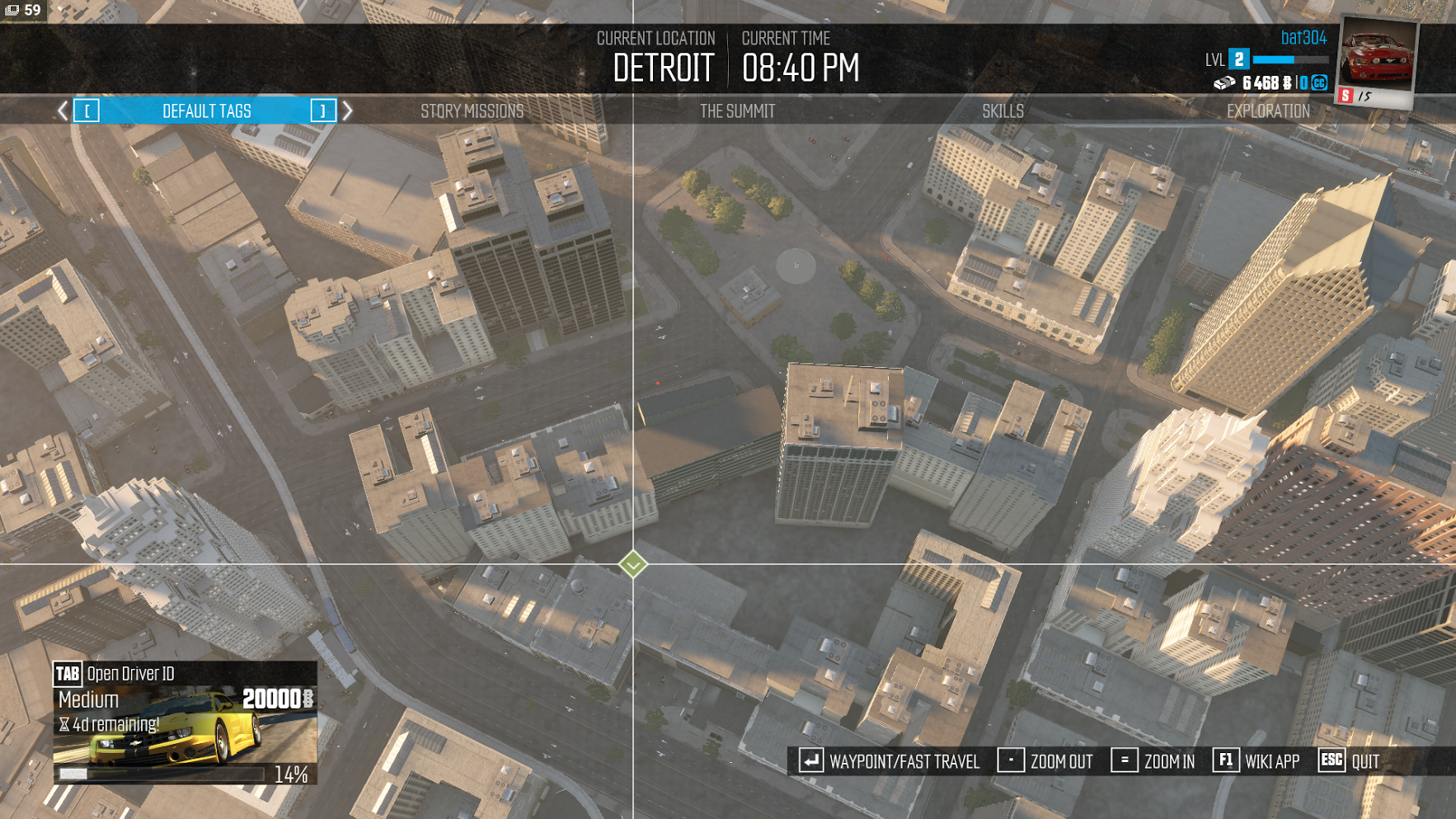This screenshot has height=819, width=1456.
Task: Zoom out the map
Action: coord(1045,761)
